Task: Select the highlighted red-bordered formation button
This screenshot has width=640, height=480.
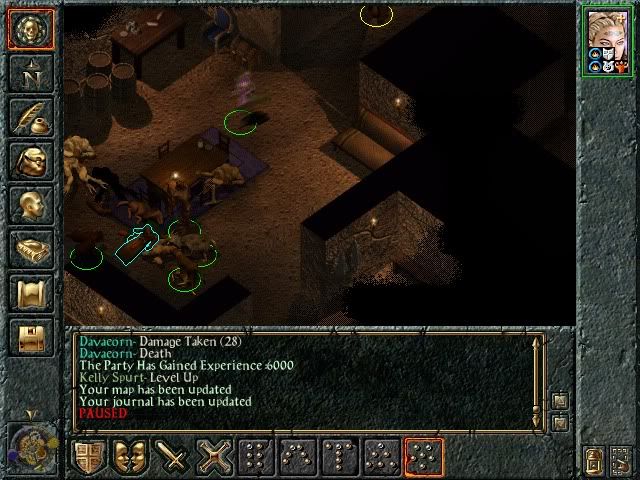Action: click(424, 457)
